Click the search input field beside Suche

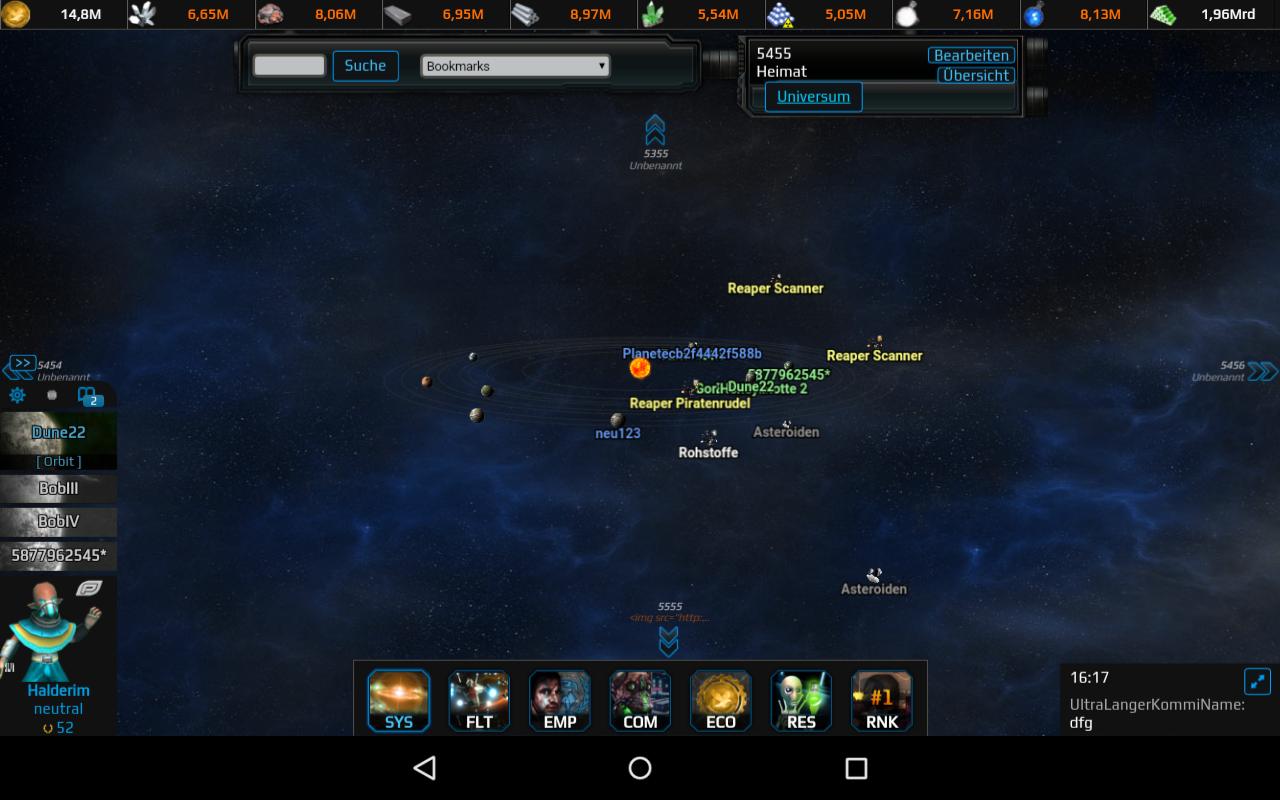click(x=291, y=65)
